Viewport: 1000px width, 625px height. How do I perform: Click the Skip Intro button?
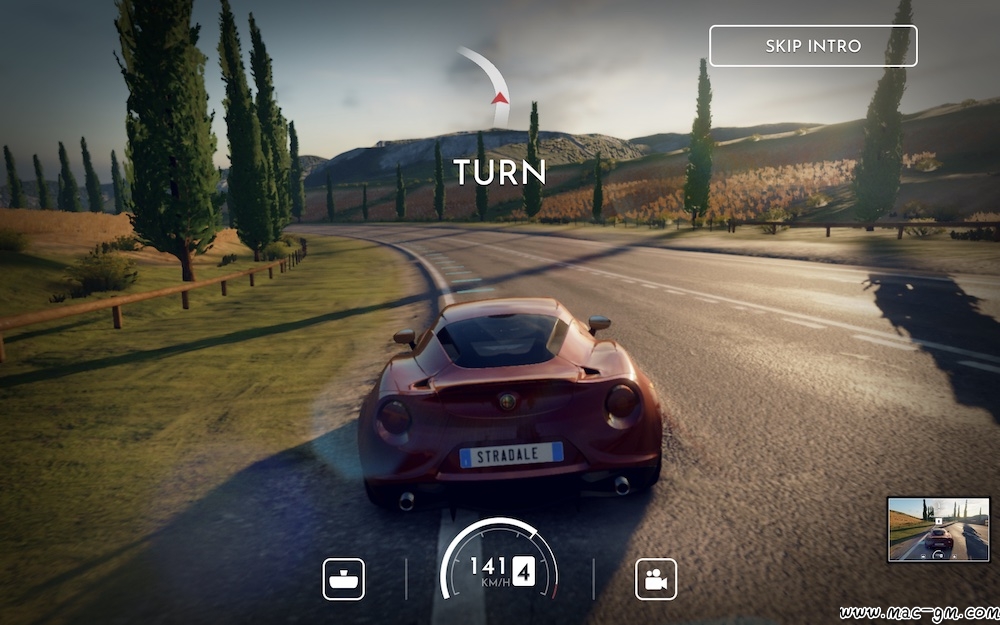[x=813, y=46]
